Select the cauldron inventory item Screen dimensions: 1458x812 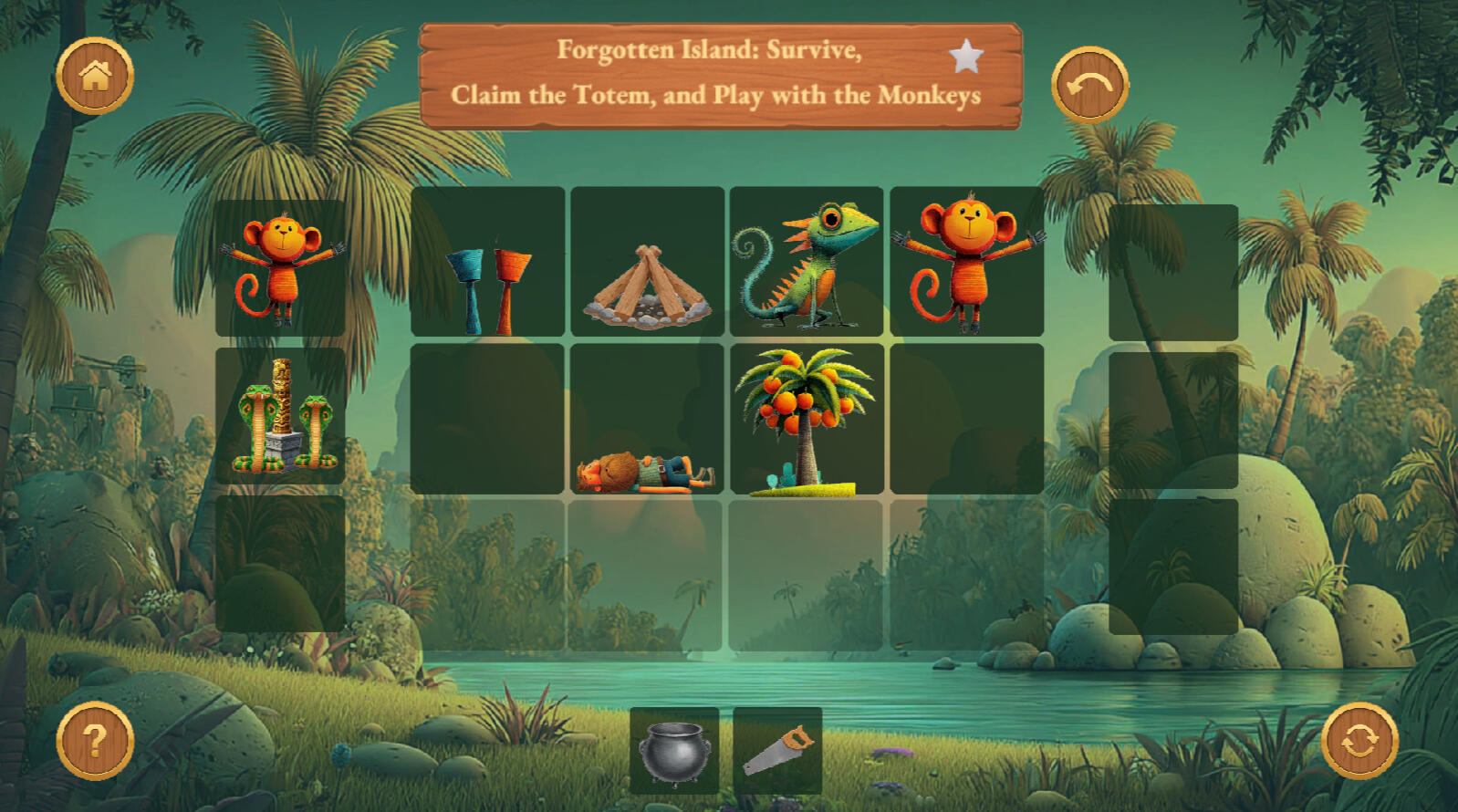[673, 751]
